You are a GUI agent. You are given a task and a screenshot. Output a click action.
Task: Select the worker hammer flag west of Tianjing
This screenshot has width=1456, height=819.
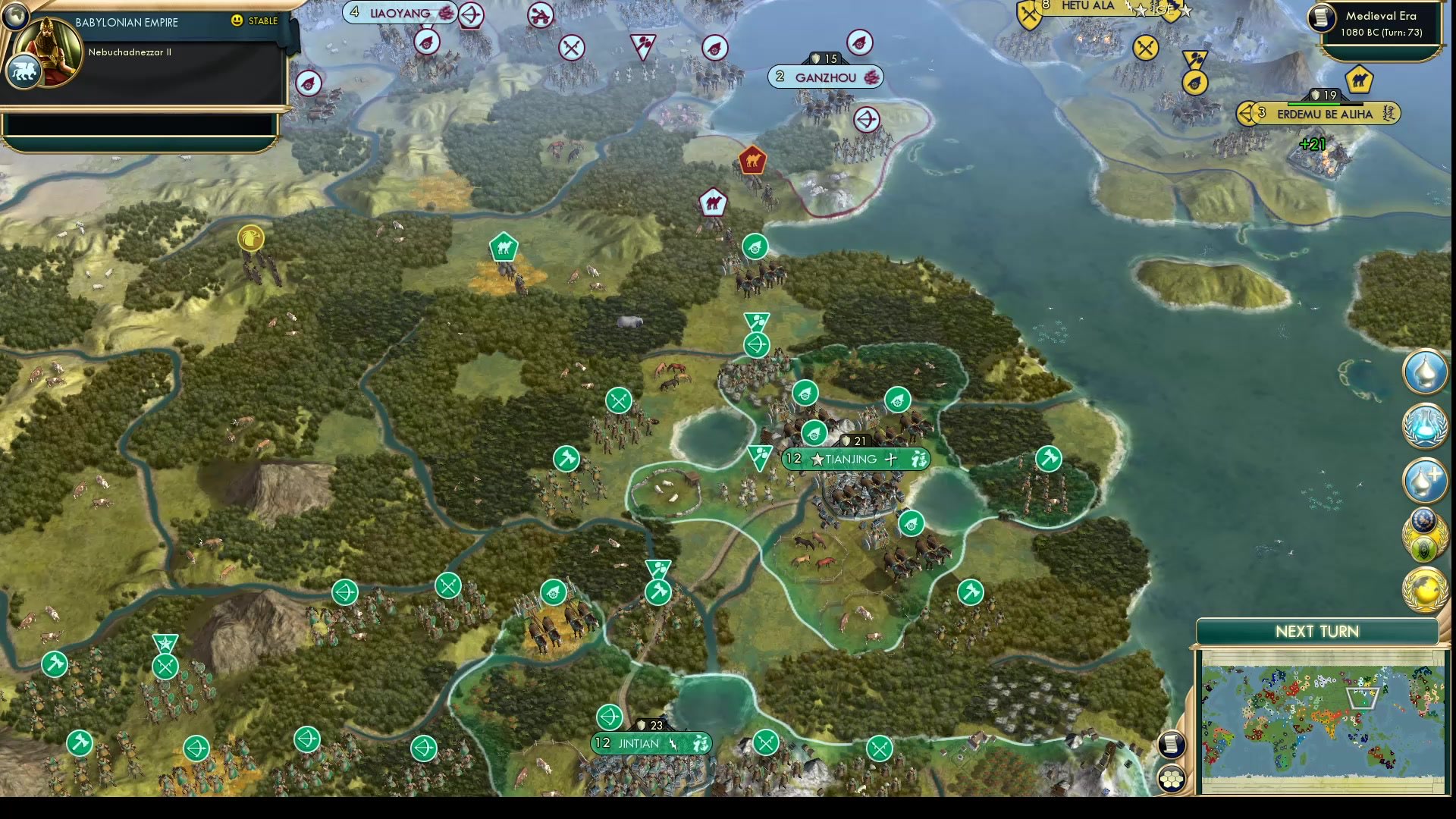tap(566, 459)
